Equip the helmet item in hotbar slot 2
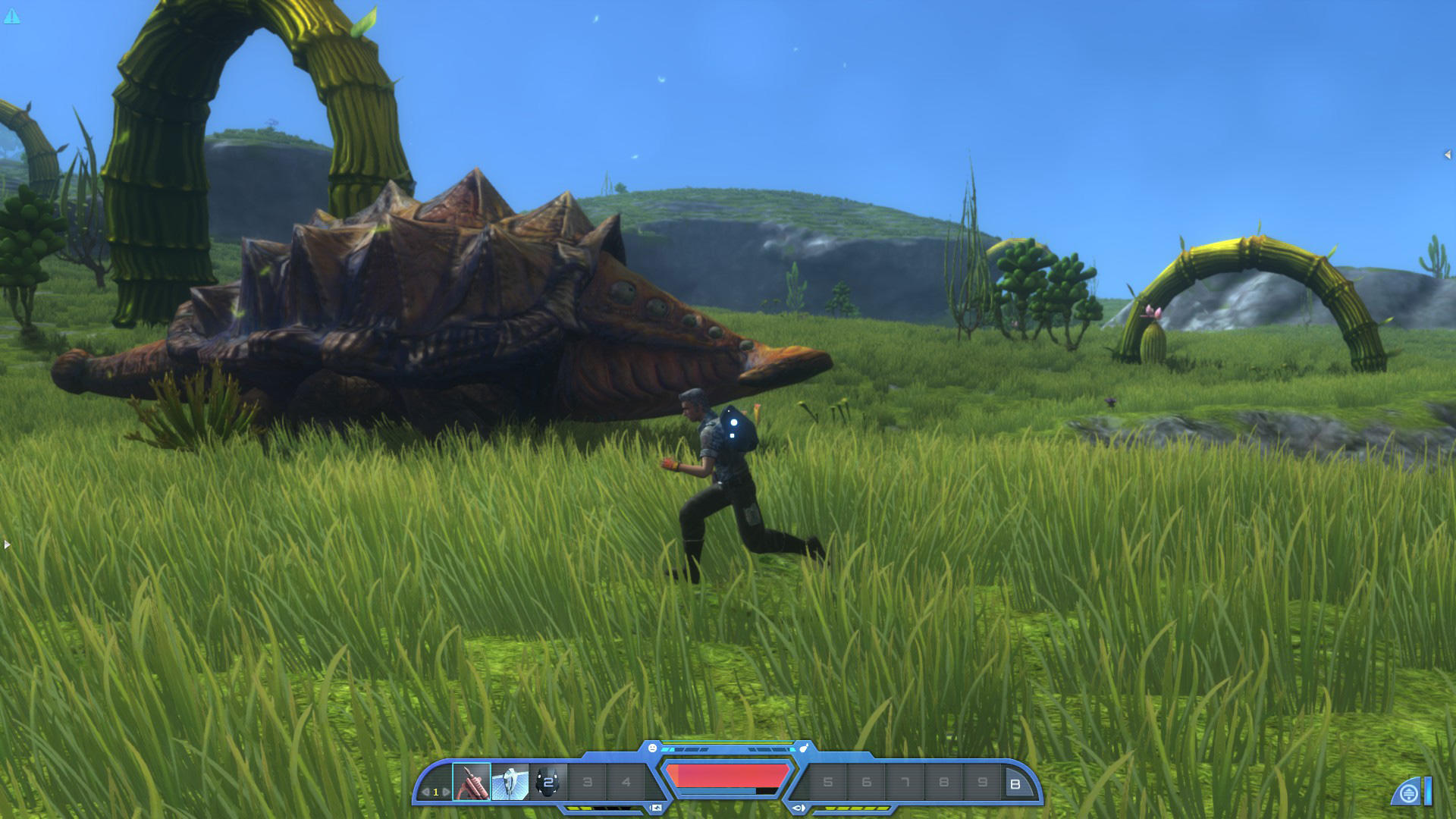1456x819 pixels. (x=548, y=782)
